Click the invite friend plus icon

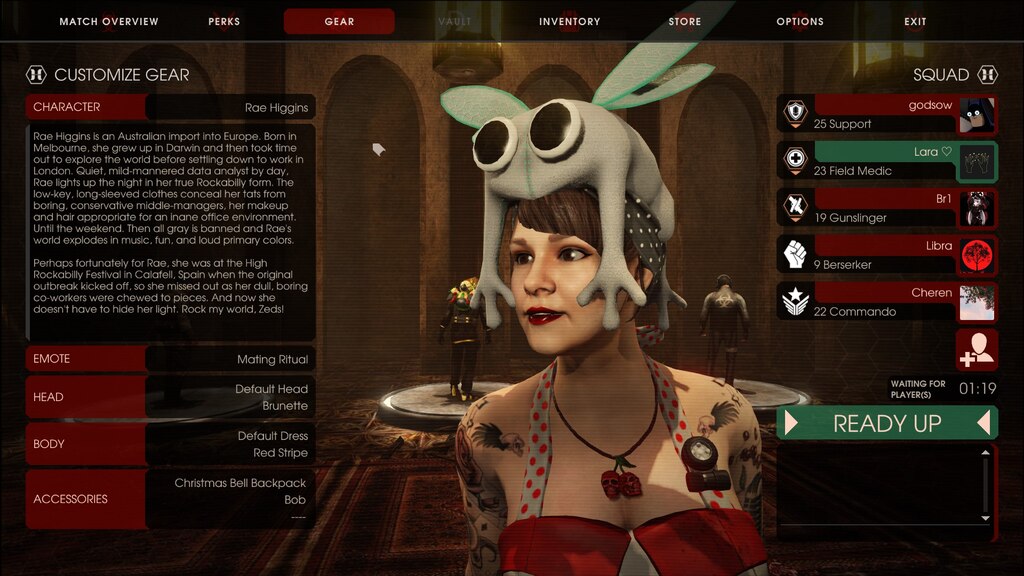click(x=976, y=350)
